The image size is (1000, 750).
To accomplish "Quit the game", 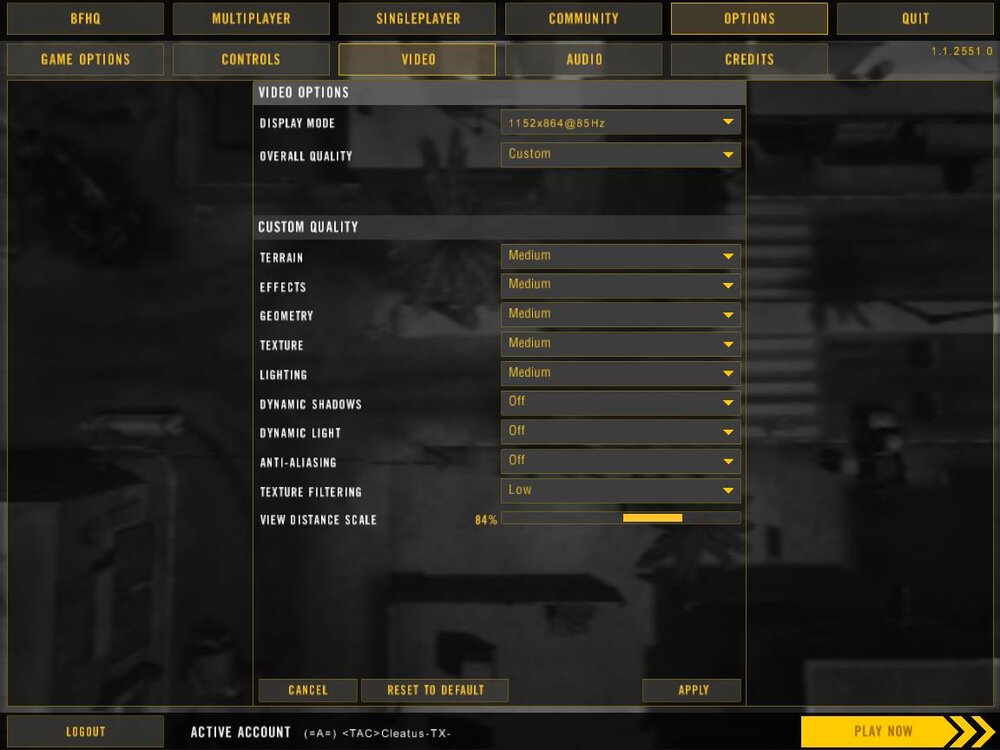I will [x=915, y=18].
